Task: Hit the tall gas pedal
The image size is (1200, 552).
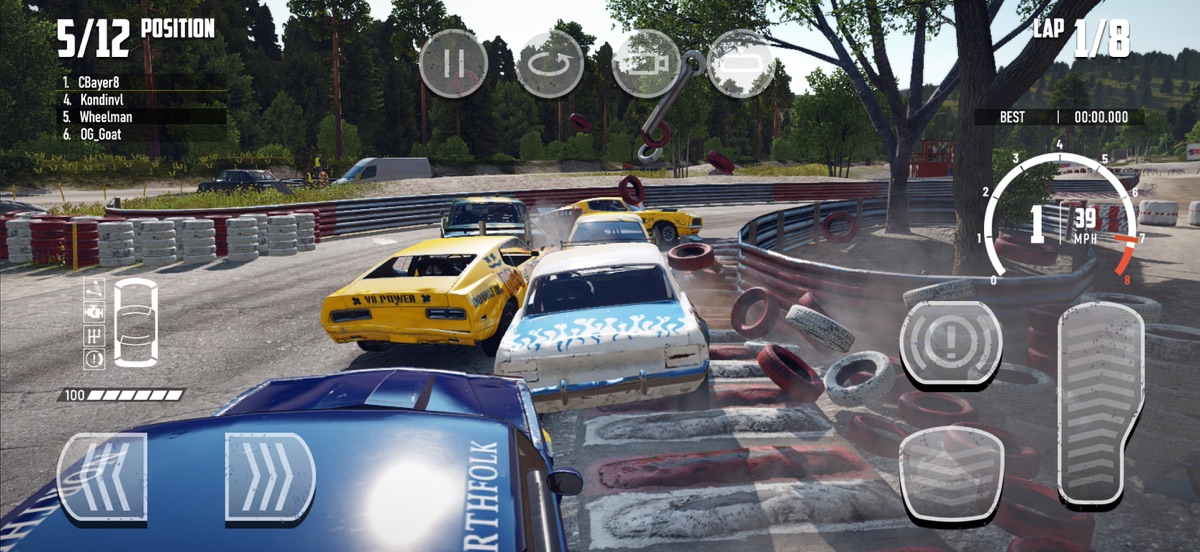Action: [x=1100, y=402]
